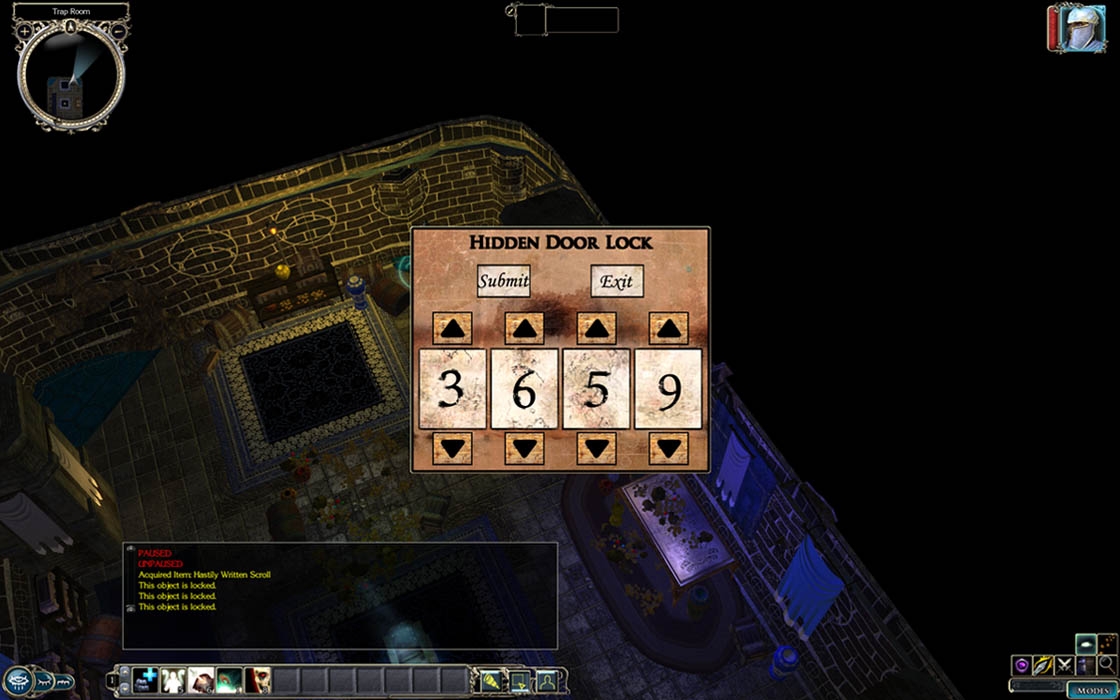Click the Trap Room minimap

(x=70, y=80)
